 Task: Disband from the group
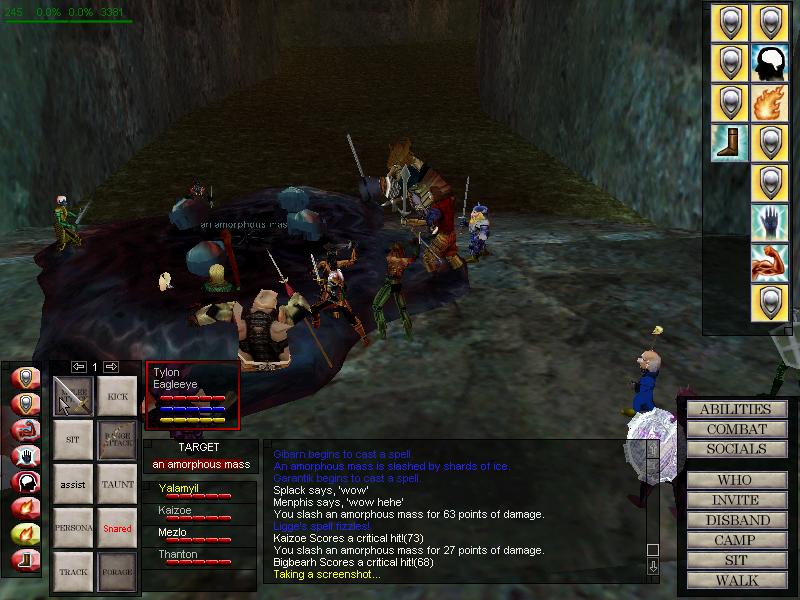tap(735, 520)
